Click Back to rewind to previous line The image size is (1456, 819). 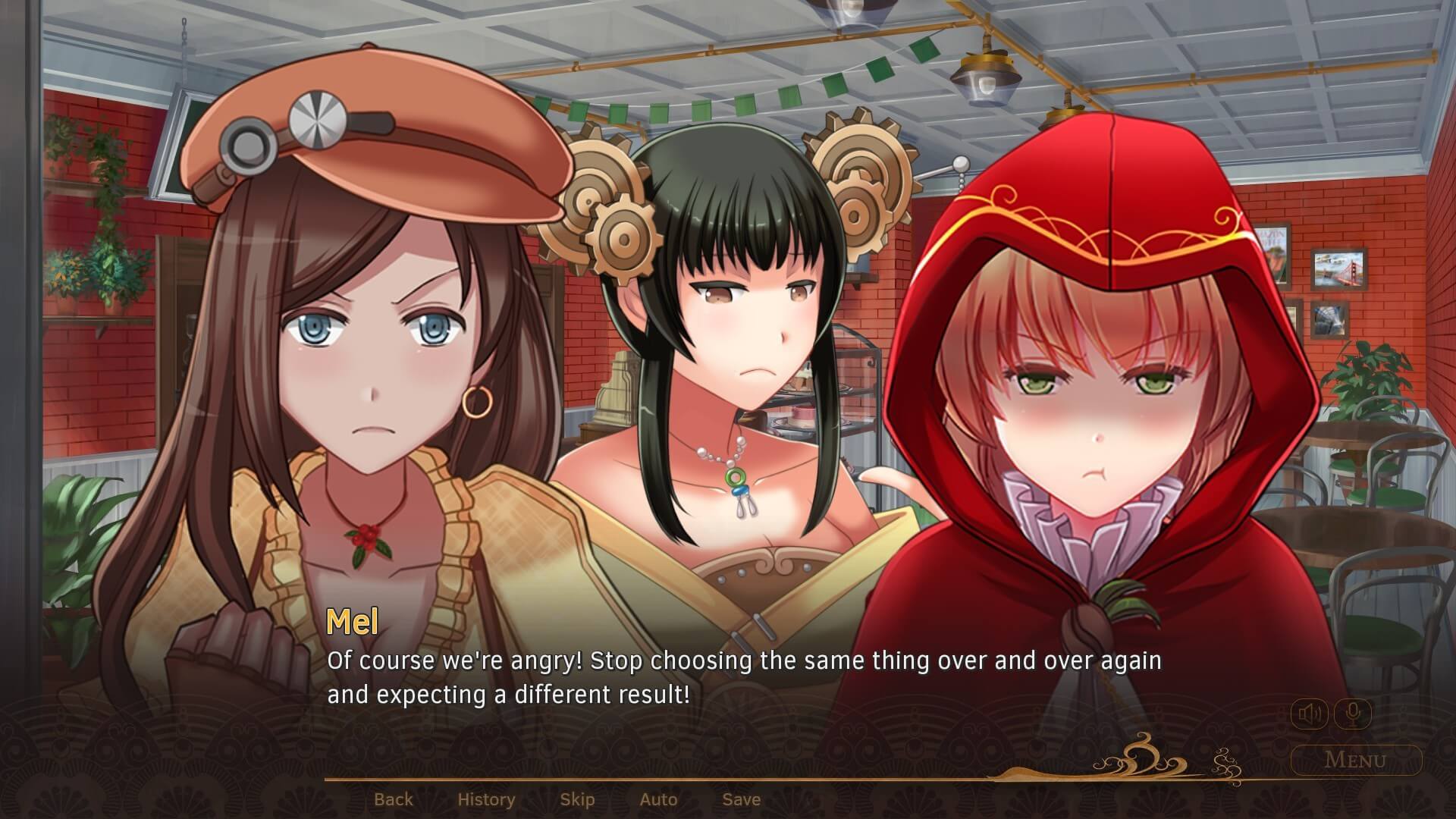pos(394,799)
